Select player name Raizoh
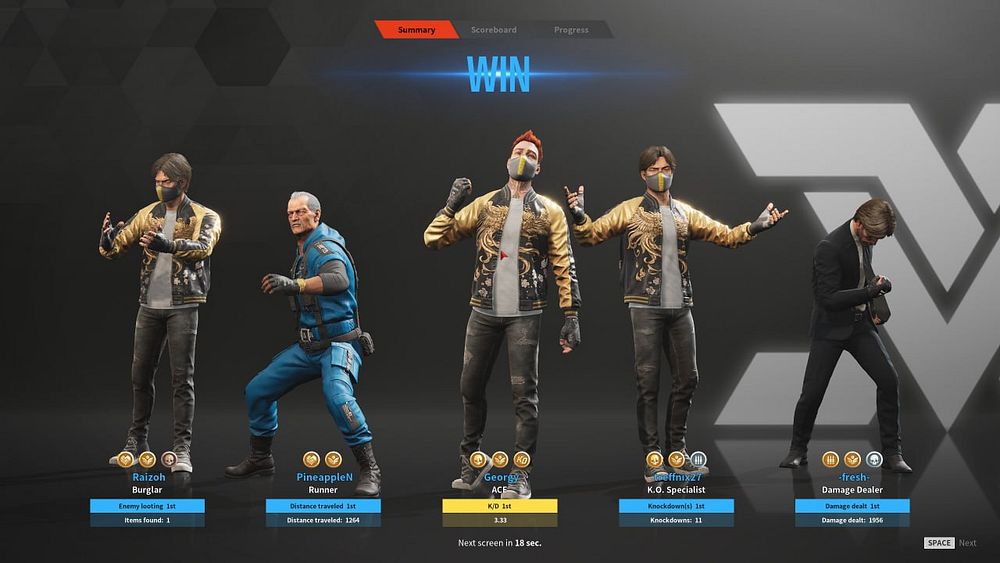1000x563 pixels. 148,477
